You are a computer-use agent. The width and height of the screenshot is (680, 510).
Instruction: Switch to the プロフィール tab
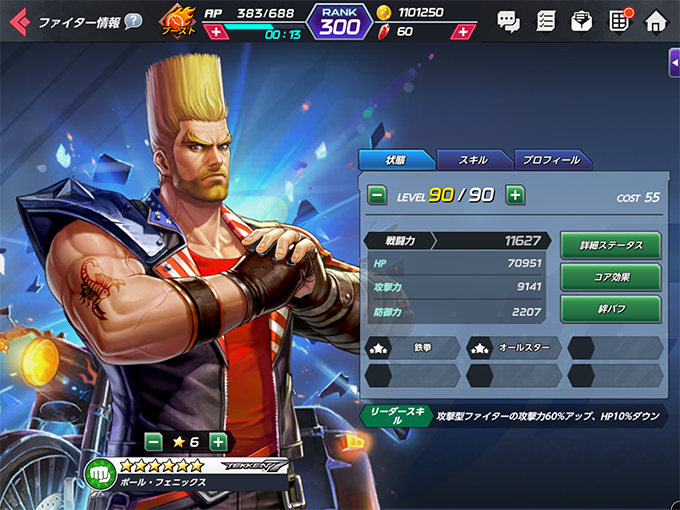click(552, 160)
